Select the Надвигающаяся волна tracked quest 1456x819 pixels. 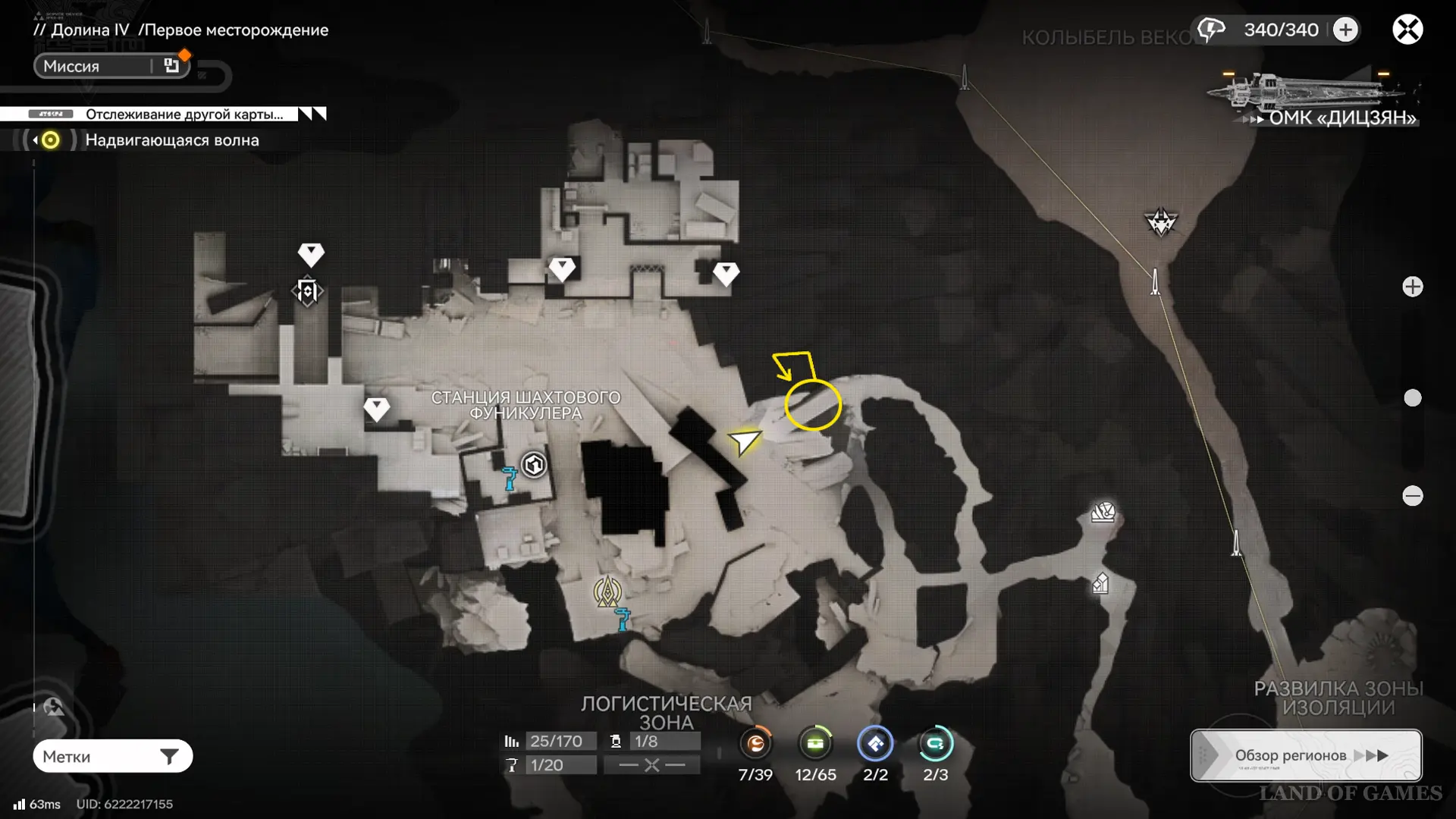coord(171,140)
